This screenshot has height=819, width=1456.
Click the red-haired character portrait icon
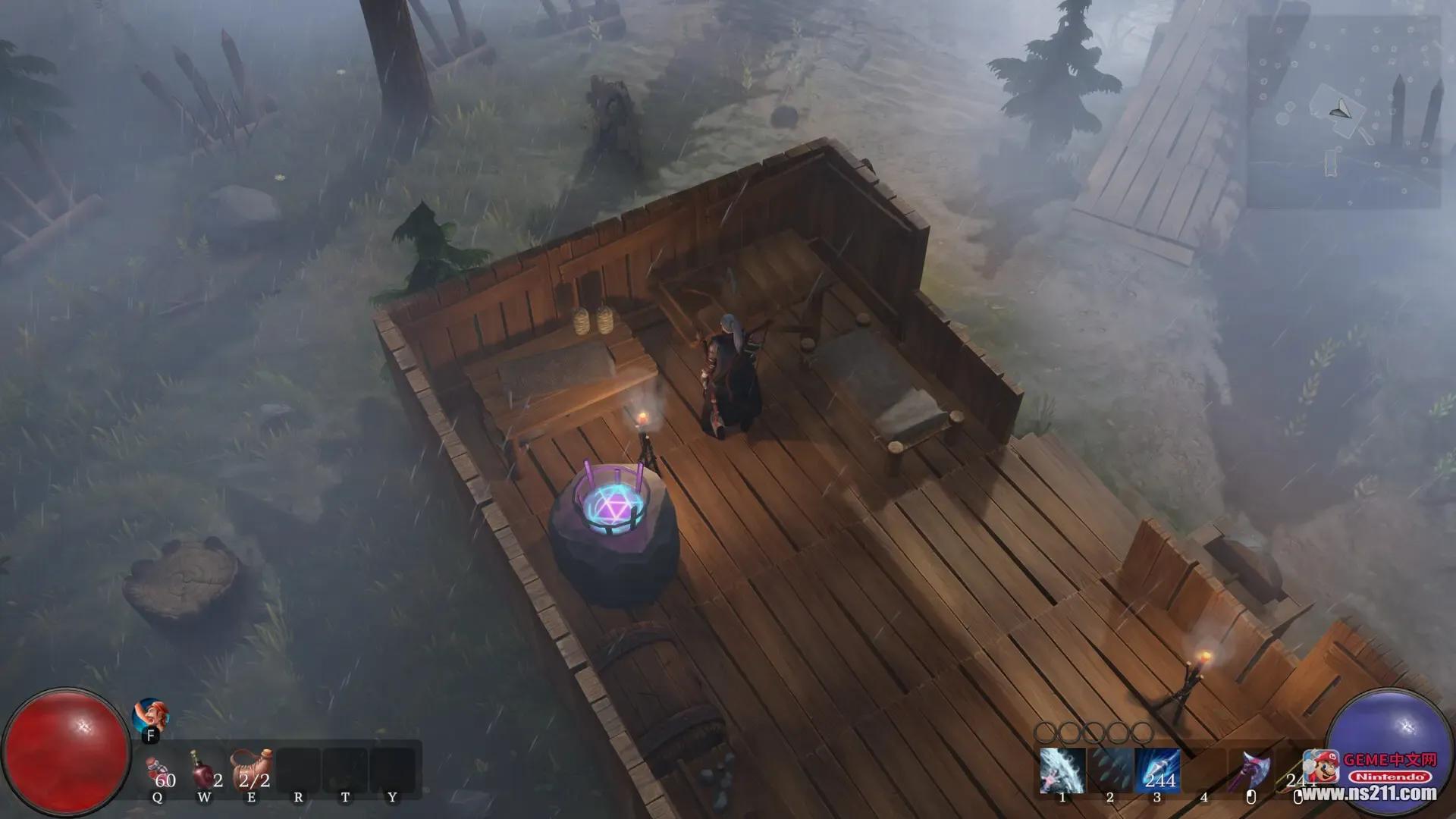pyautogui.click(x=150, y=716)
